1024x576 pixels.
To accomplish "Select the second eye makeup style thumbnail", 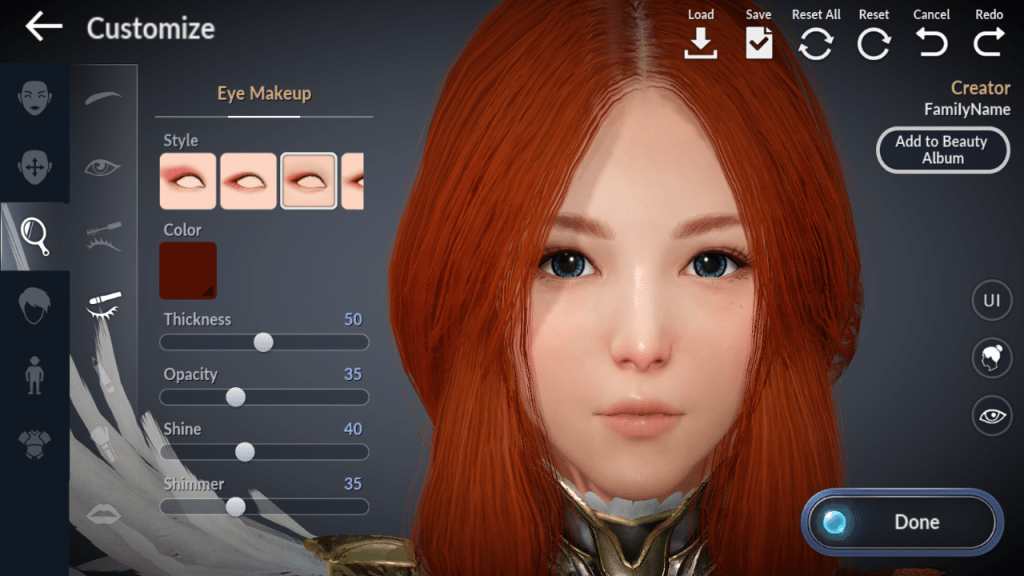I will click(x=248, y=181).
